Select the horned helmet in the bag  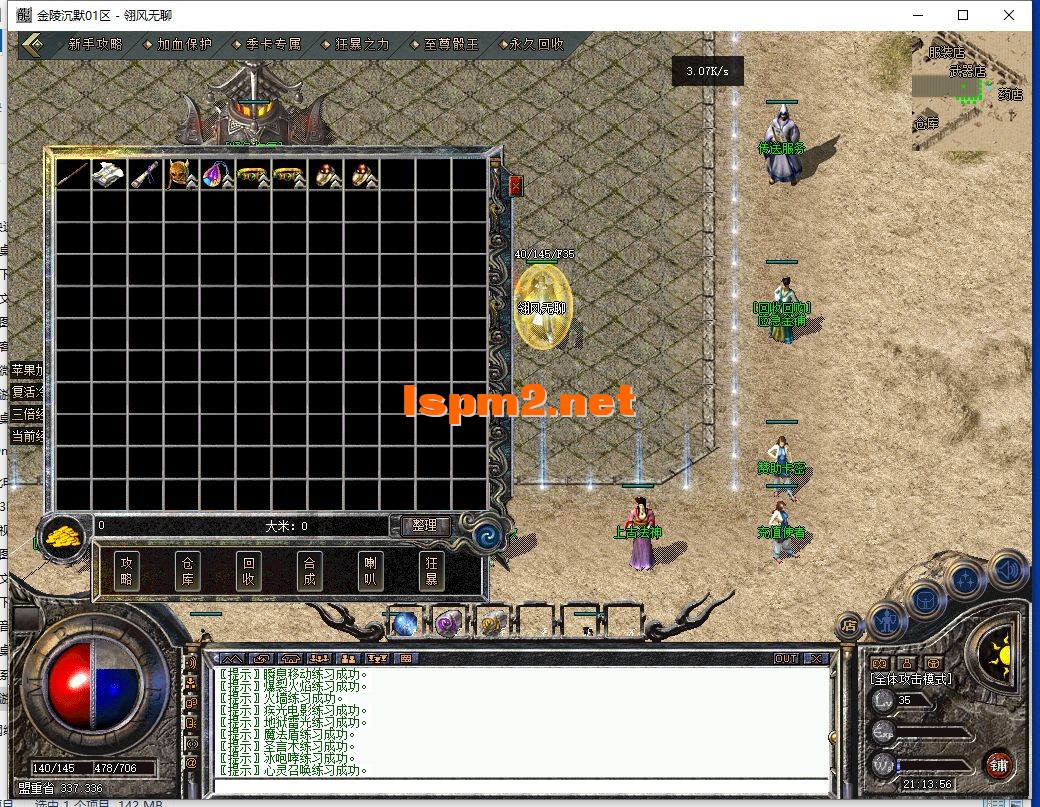[x=182, y=174]
